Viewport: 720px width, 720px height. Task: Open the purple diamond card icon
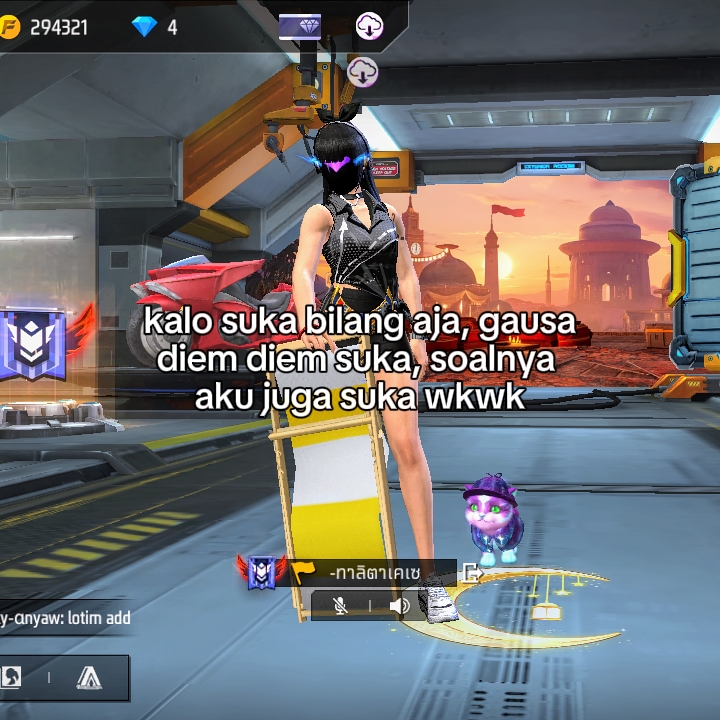pos(300,26)
